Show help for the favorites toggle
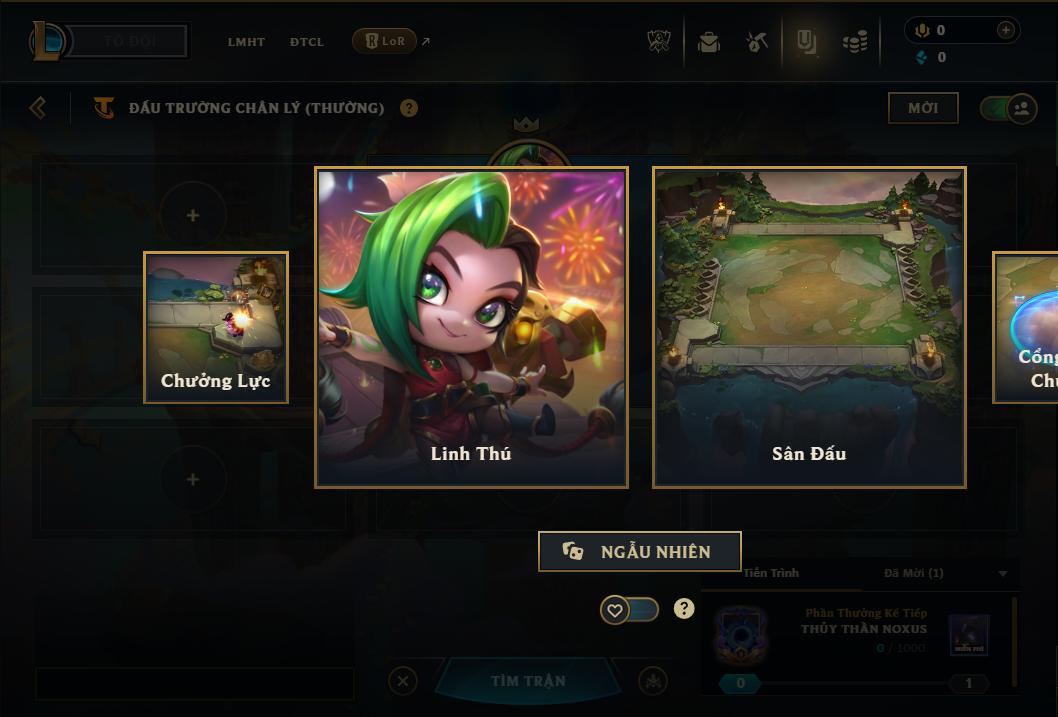Image resolution: width=1058 pixels, height=717 pixels. coord(684,608)
